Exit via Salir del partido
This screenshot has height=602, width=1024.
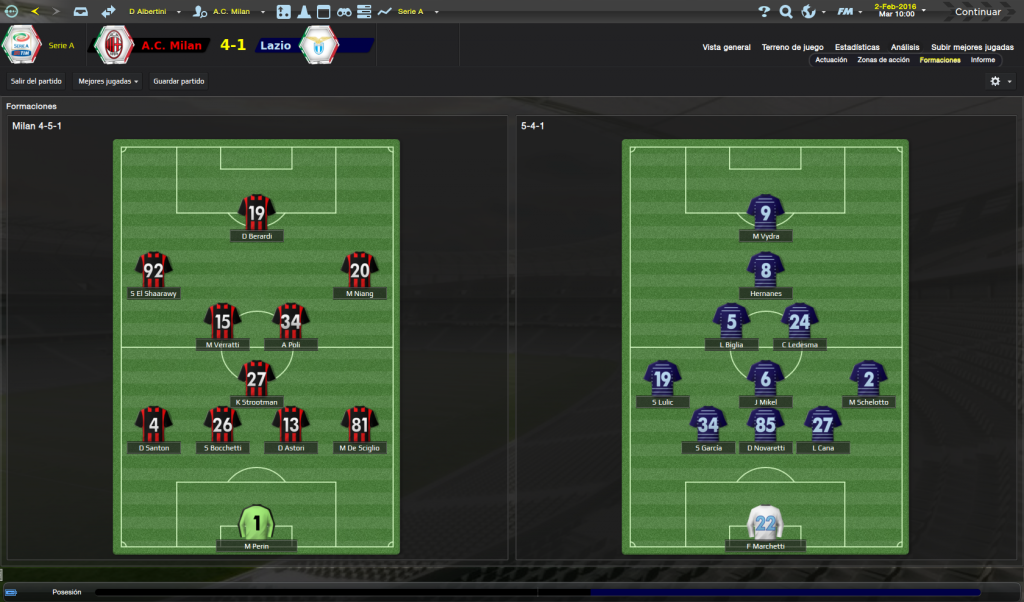tap(36, 81)
